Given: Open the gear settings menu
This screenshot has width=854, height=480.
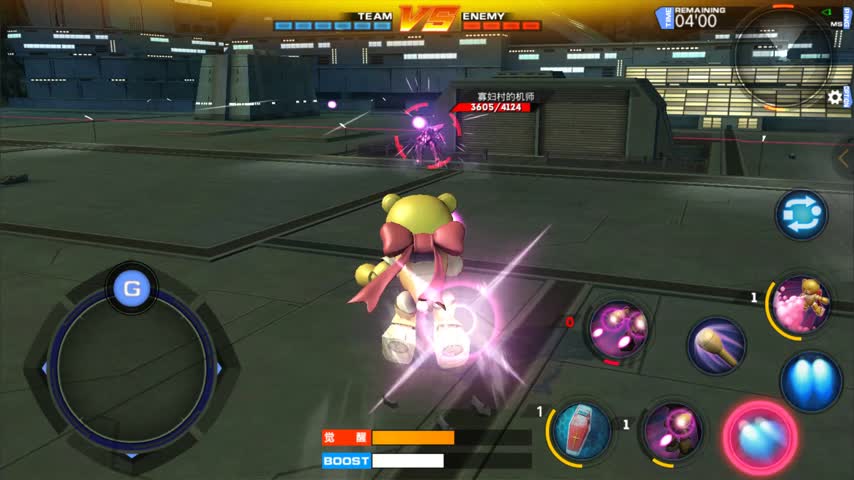Looking at the screenshot, I should [835, 97].
